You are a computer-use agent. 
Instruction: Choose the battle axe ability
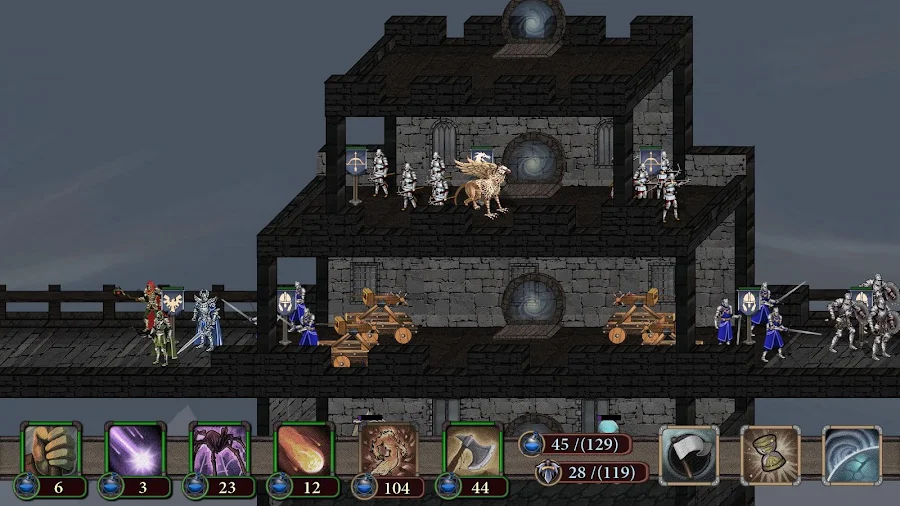pyautogui.click(x=472, y=451)
